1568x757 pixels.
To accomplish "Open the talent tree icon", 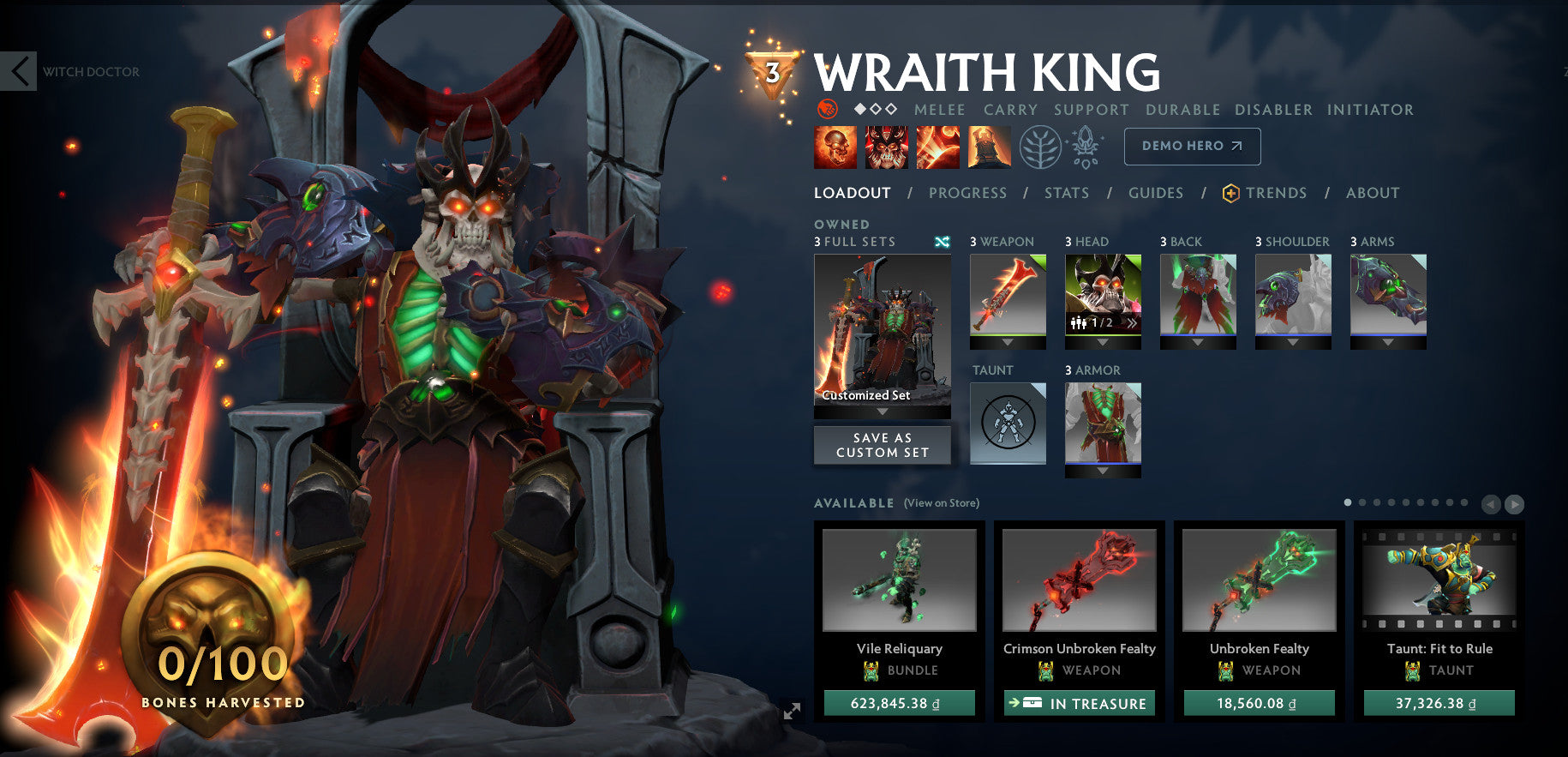I will pos(1040,146).
